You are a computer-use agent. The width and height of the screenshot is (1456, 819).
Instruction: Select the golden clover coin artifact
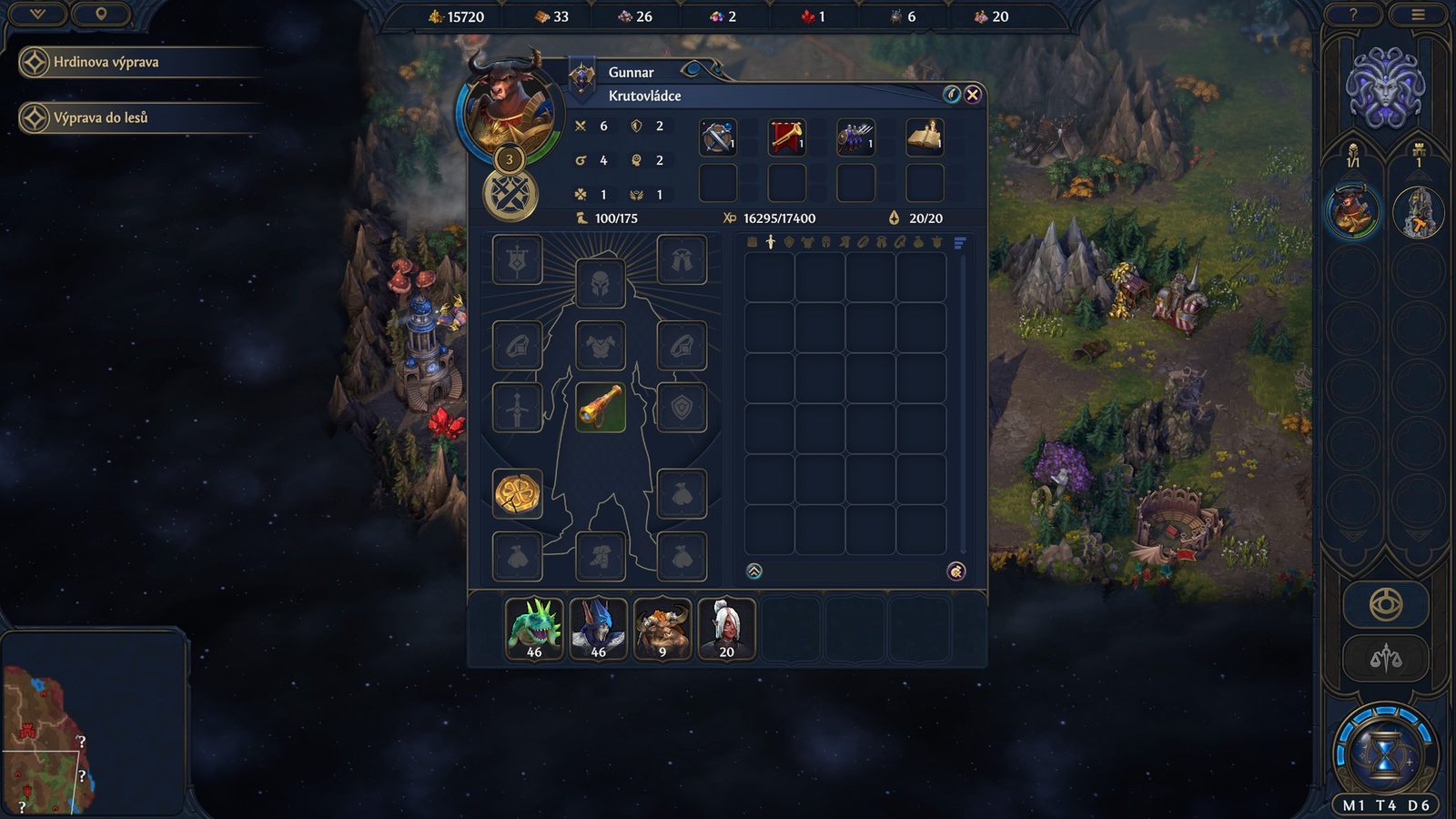[518, 494]
